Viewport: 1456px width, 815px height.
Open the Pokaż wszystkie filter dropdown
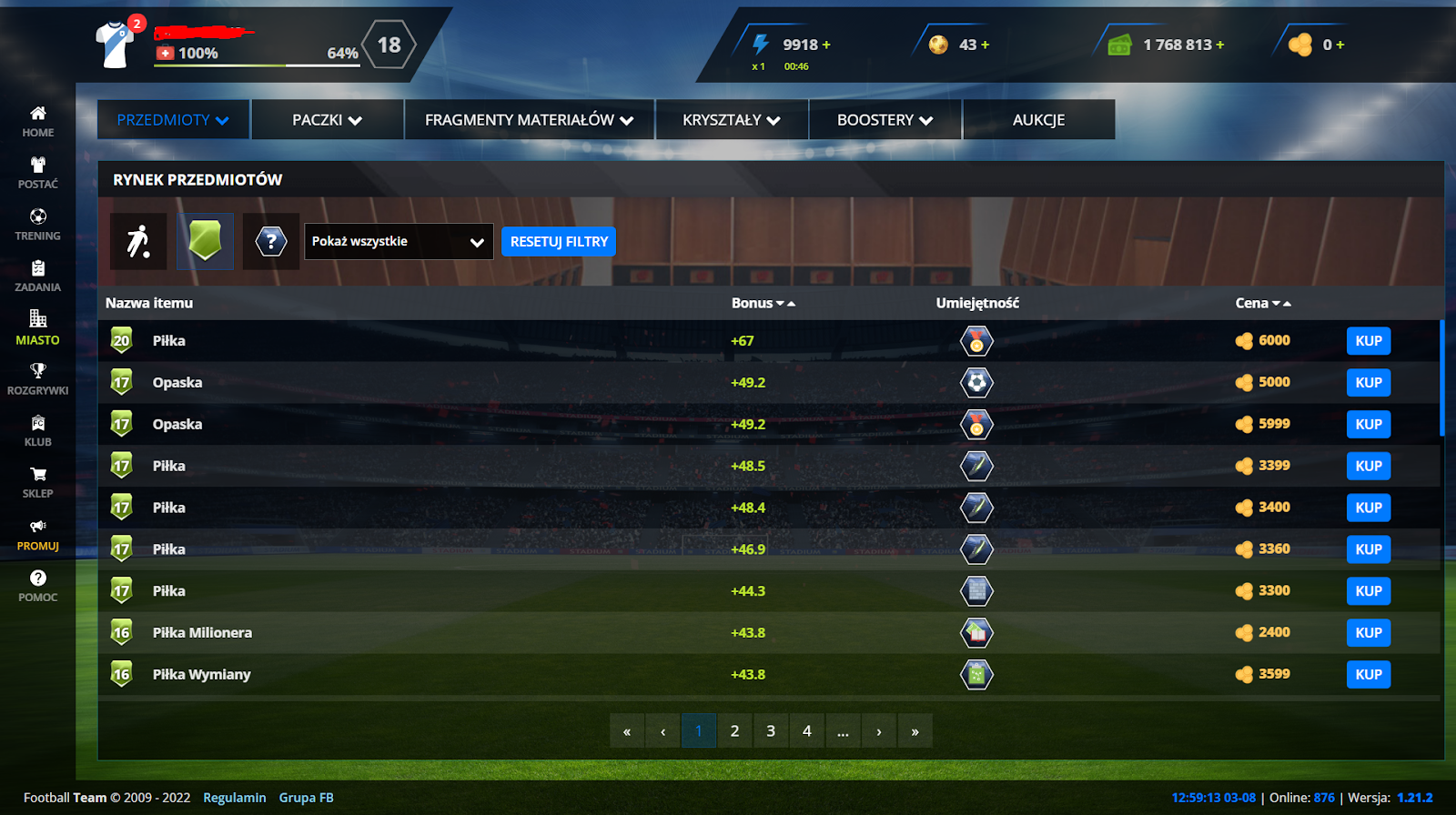coord(399,242)
